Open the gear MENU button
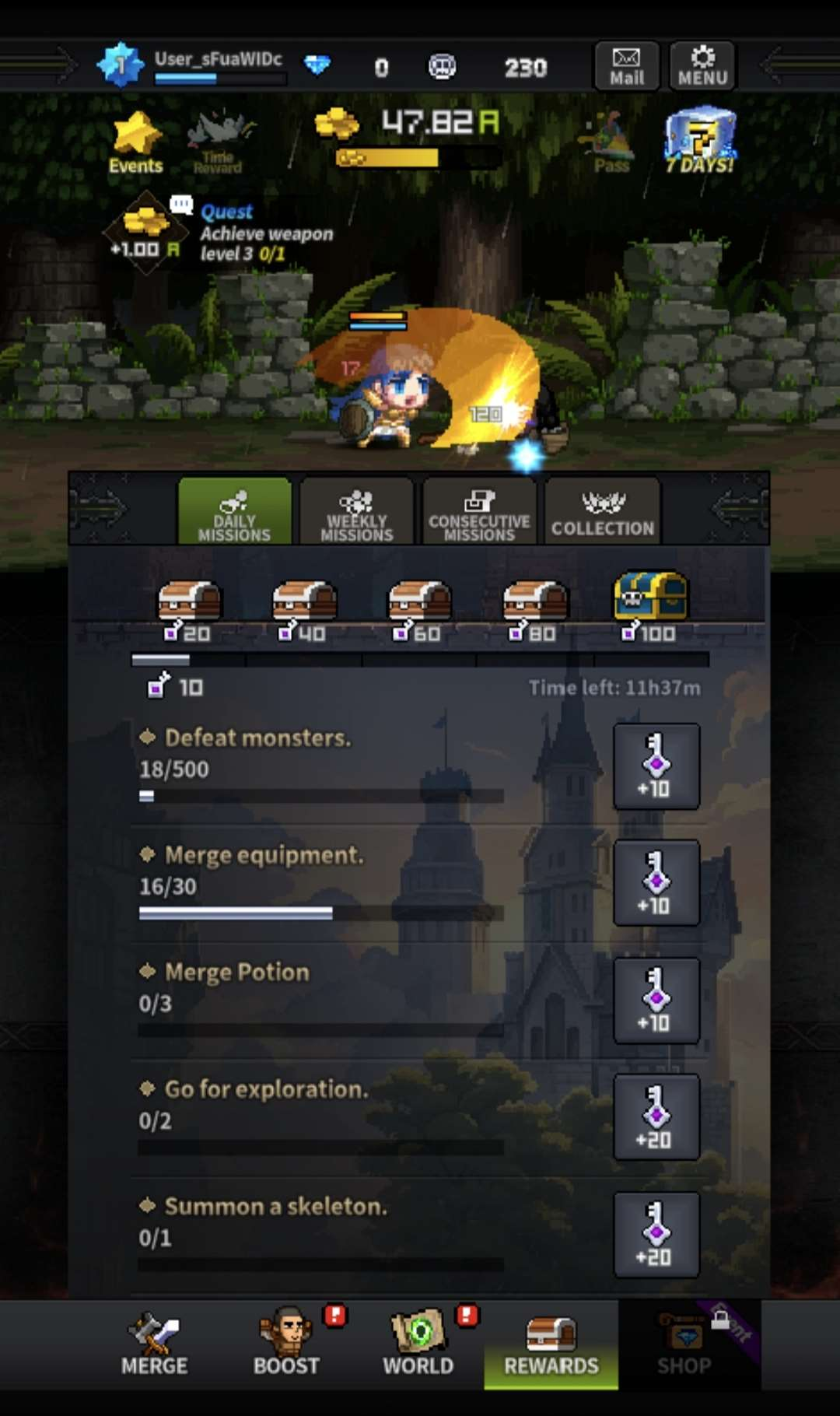This screenshot has height=1416, width=840. [702, 66]
